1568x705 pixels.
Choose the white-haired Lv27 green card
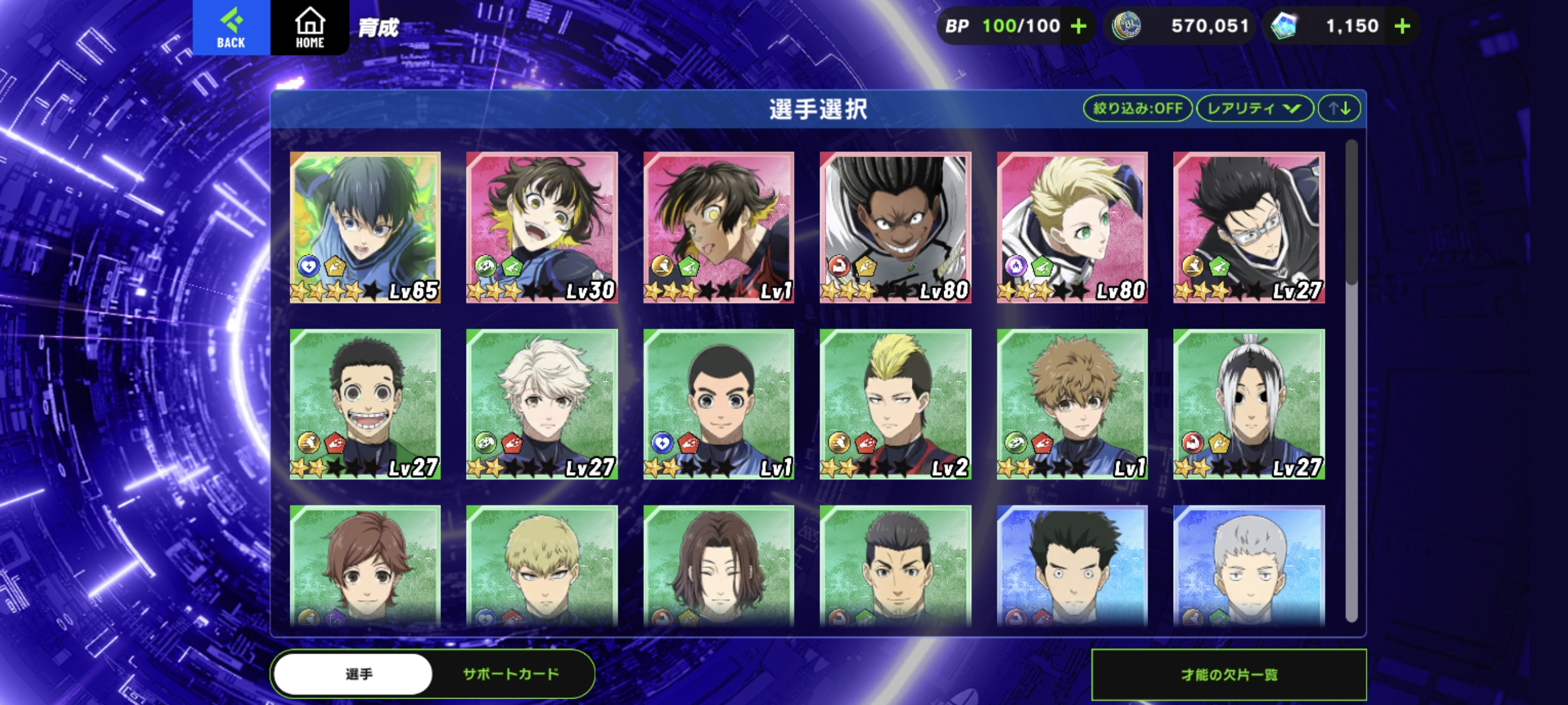[x=542, y=404]
